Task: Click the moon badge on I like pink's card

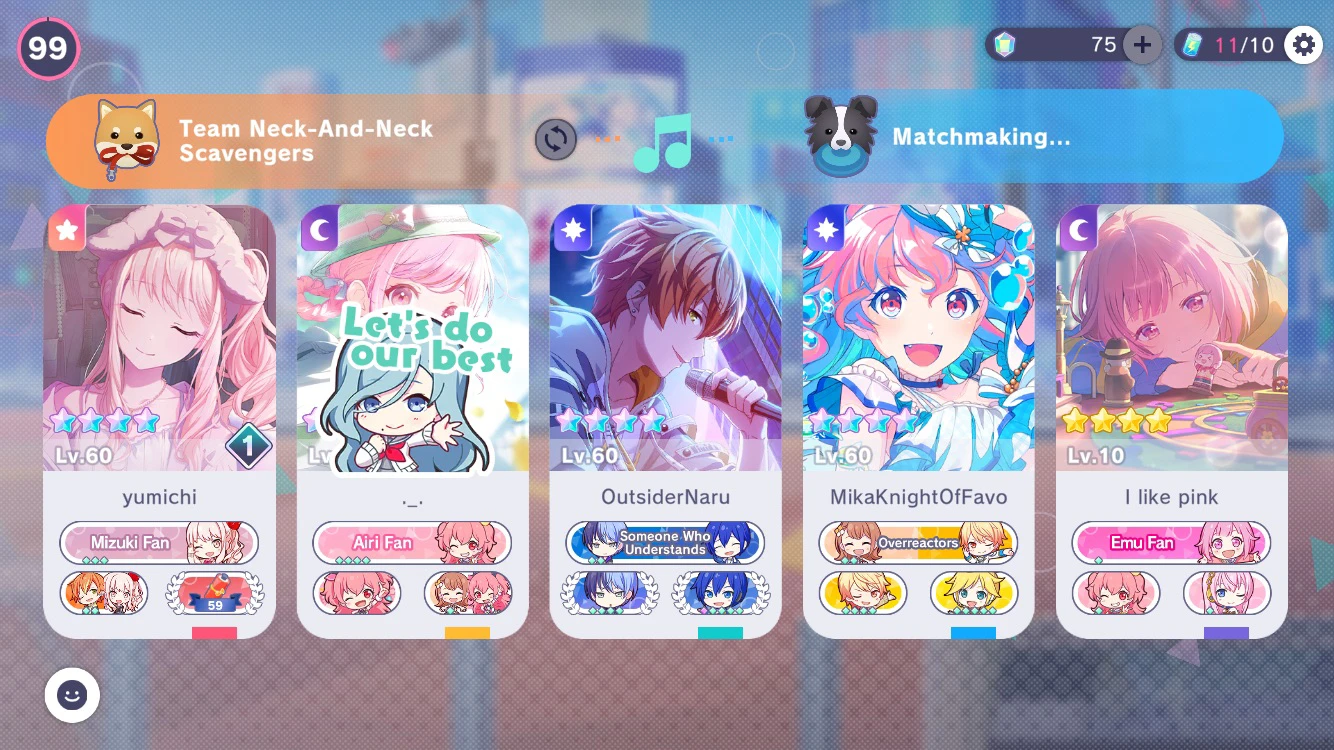Action: [x=1078, y=230]
